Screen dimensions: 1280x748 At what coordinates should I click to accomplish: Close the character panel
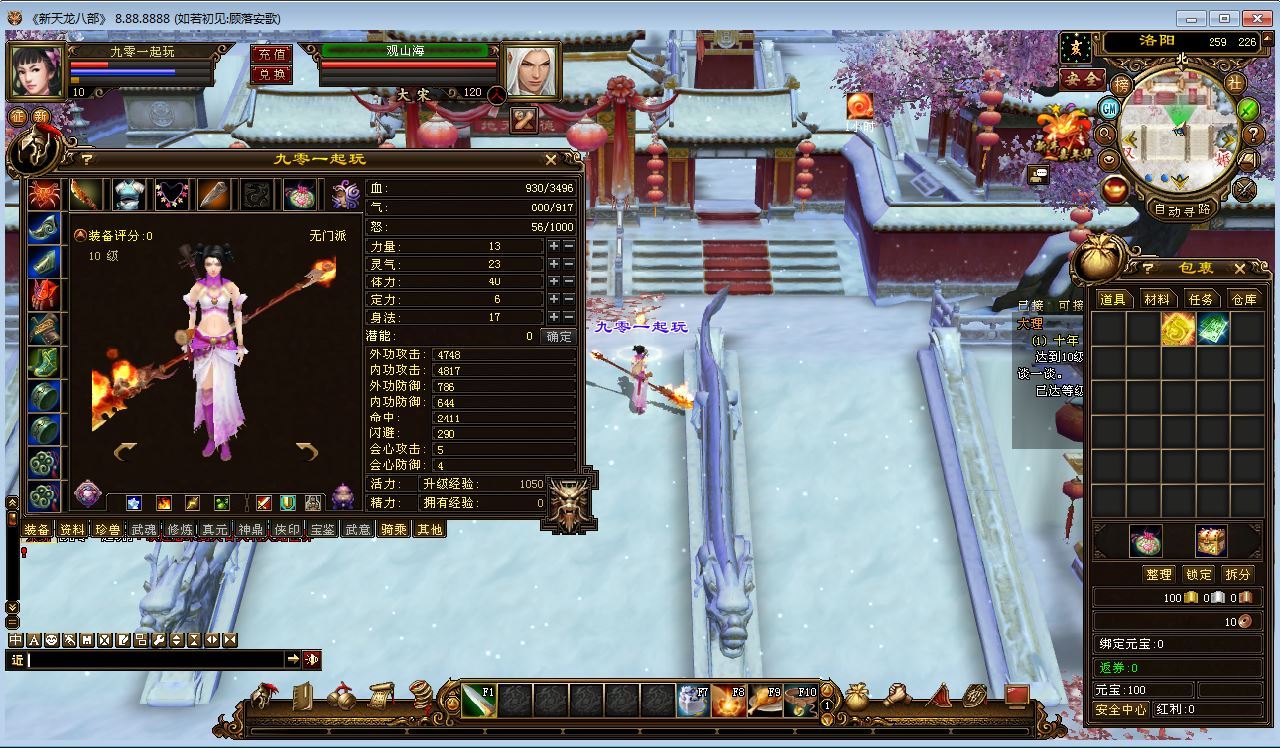click(x=551, y=159)
